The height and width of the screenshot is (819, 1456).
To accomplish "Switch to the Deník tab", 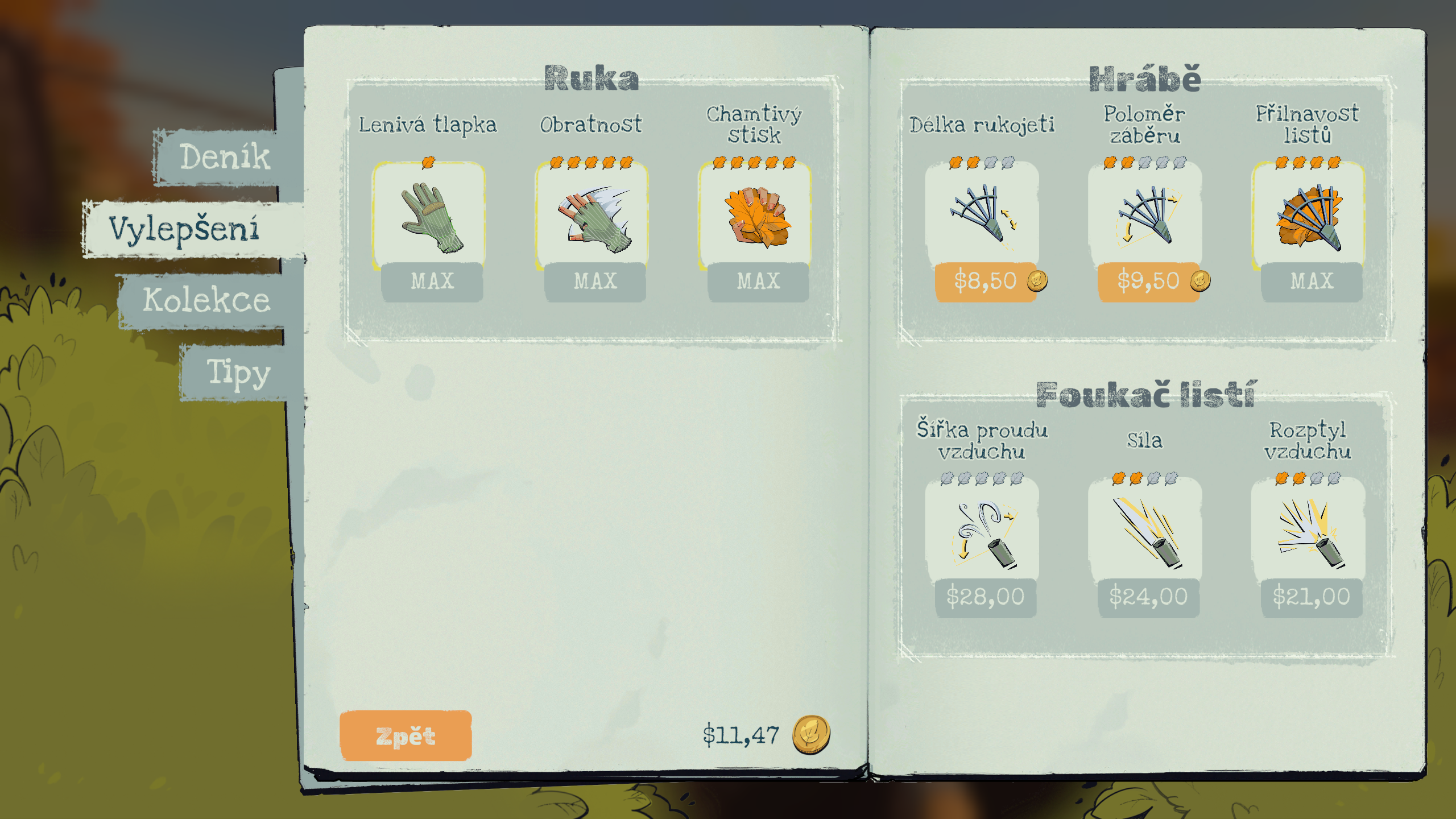I will pos(225,157).
